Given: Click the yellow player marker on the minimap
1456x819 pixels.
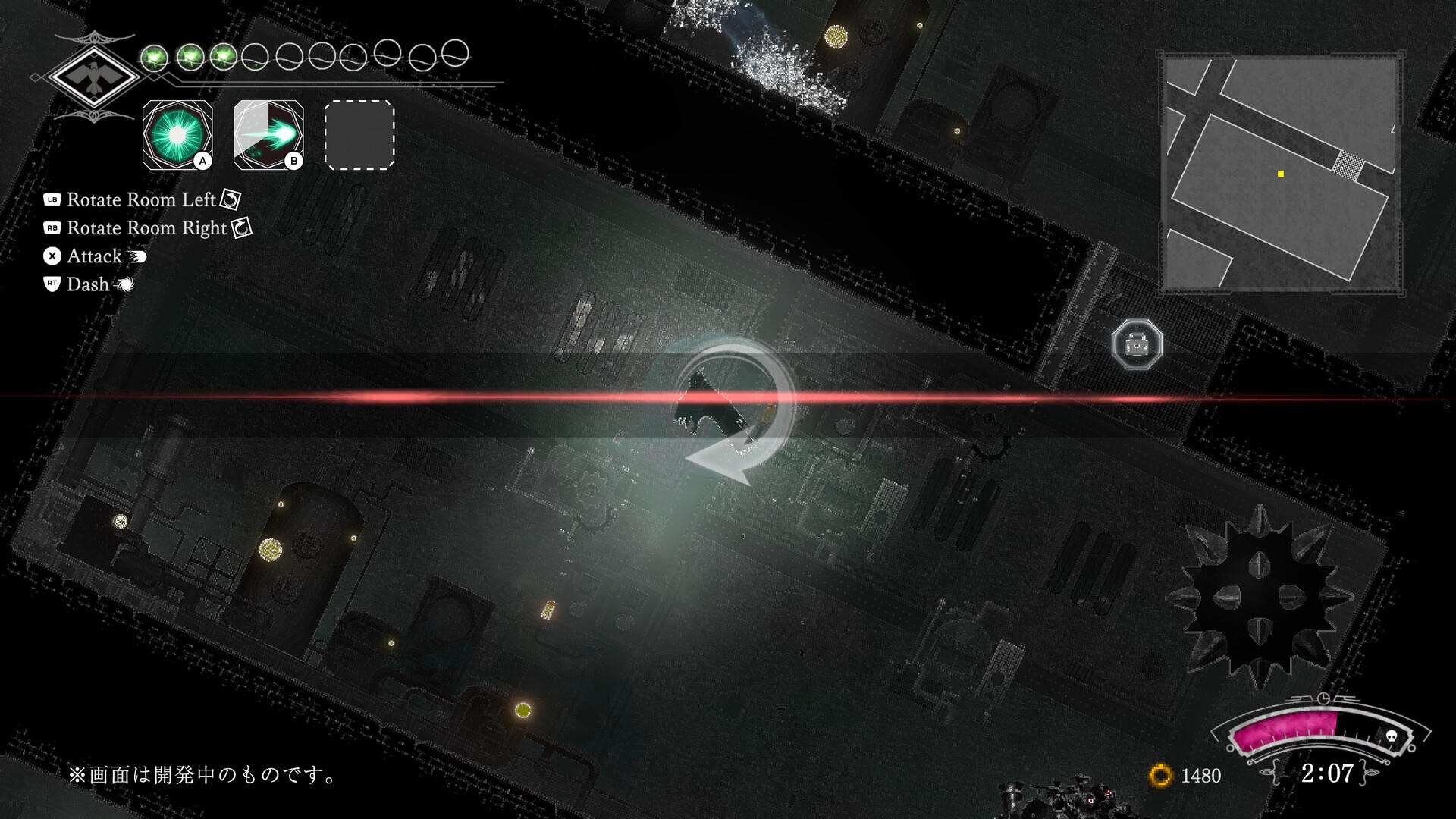Looking at the screenshot, I should click(1280, 173).
